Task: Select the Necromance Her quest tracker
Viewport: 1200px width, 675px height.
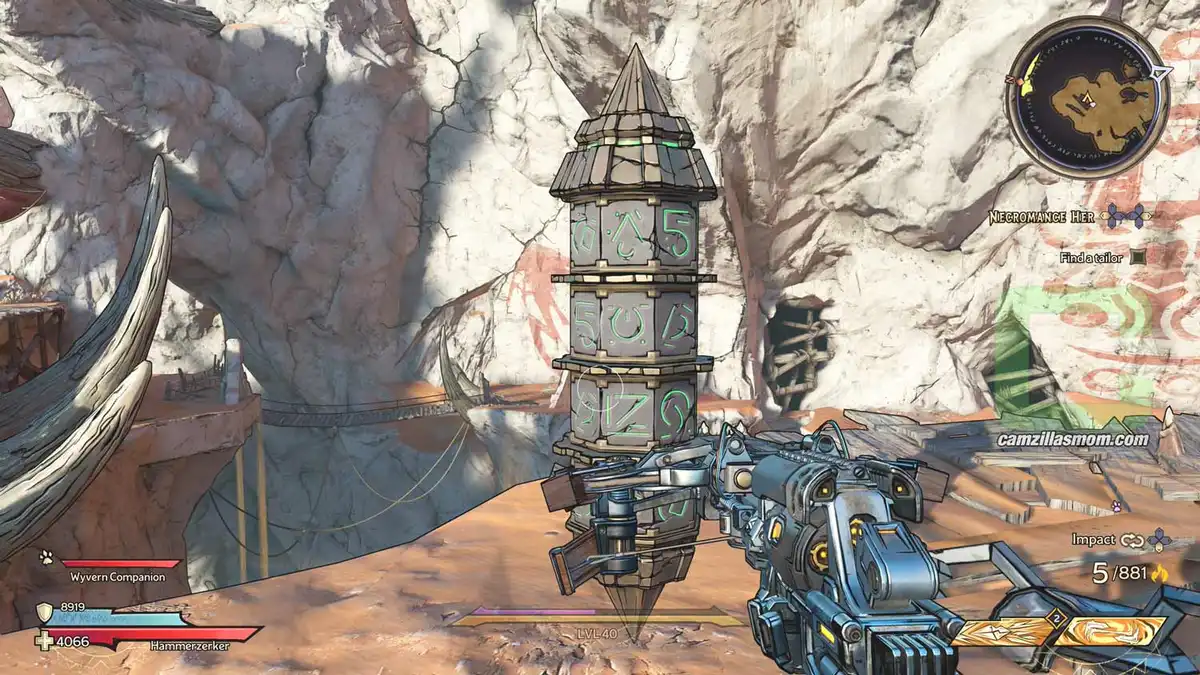Action: (x=1045, y=217)
